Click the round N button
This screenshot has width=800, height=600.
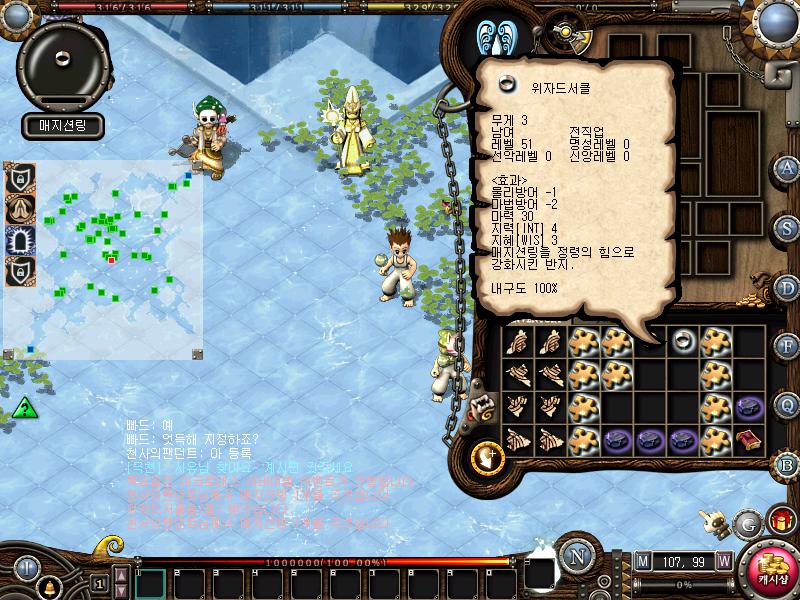(576, 557)
